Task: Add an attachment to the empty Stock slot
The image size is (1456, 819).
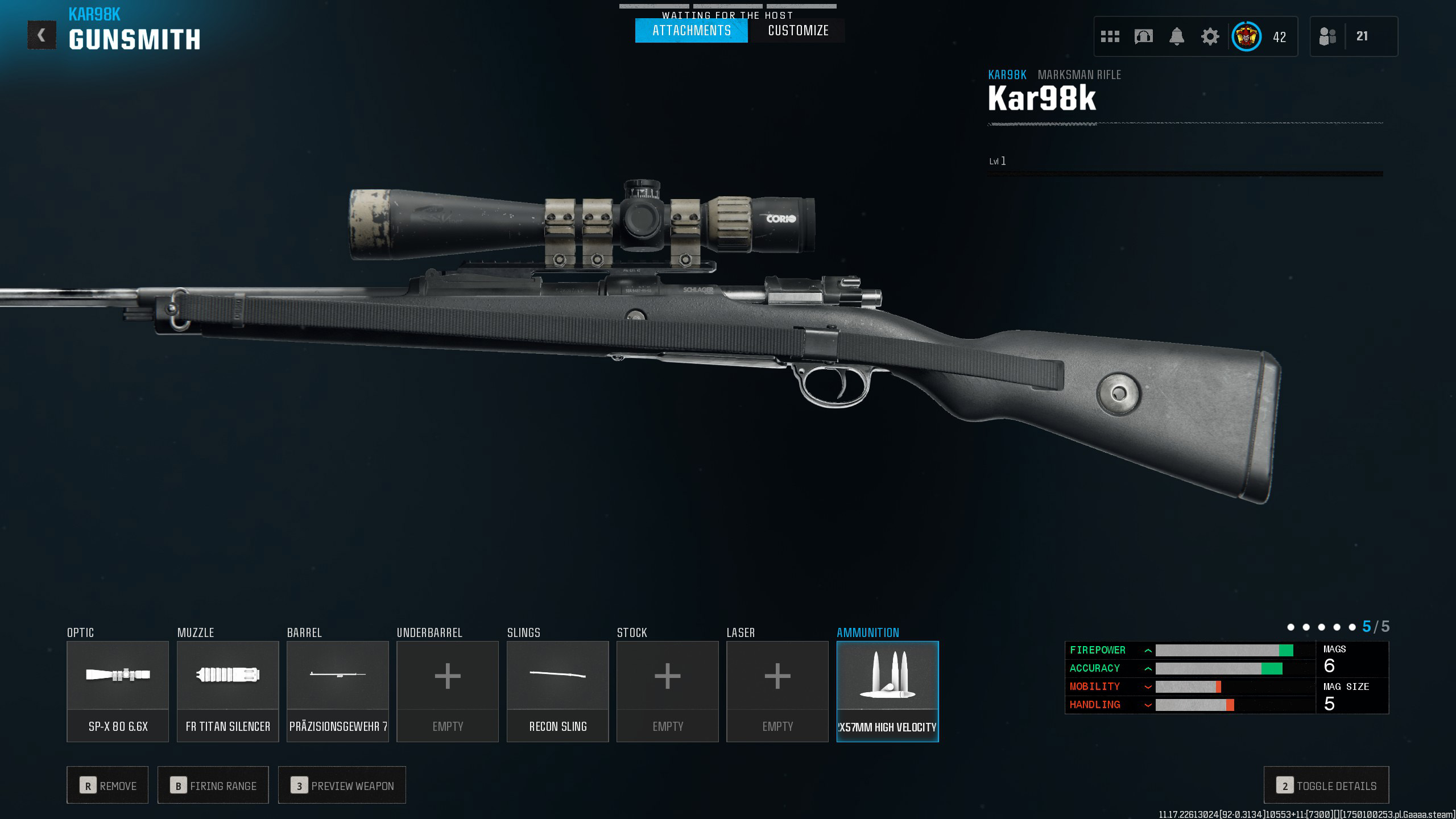Action: (x=668, y=691)
